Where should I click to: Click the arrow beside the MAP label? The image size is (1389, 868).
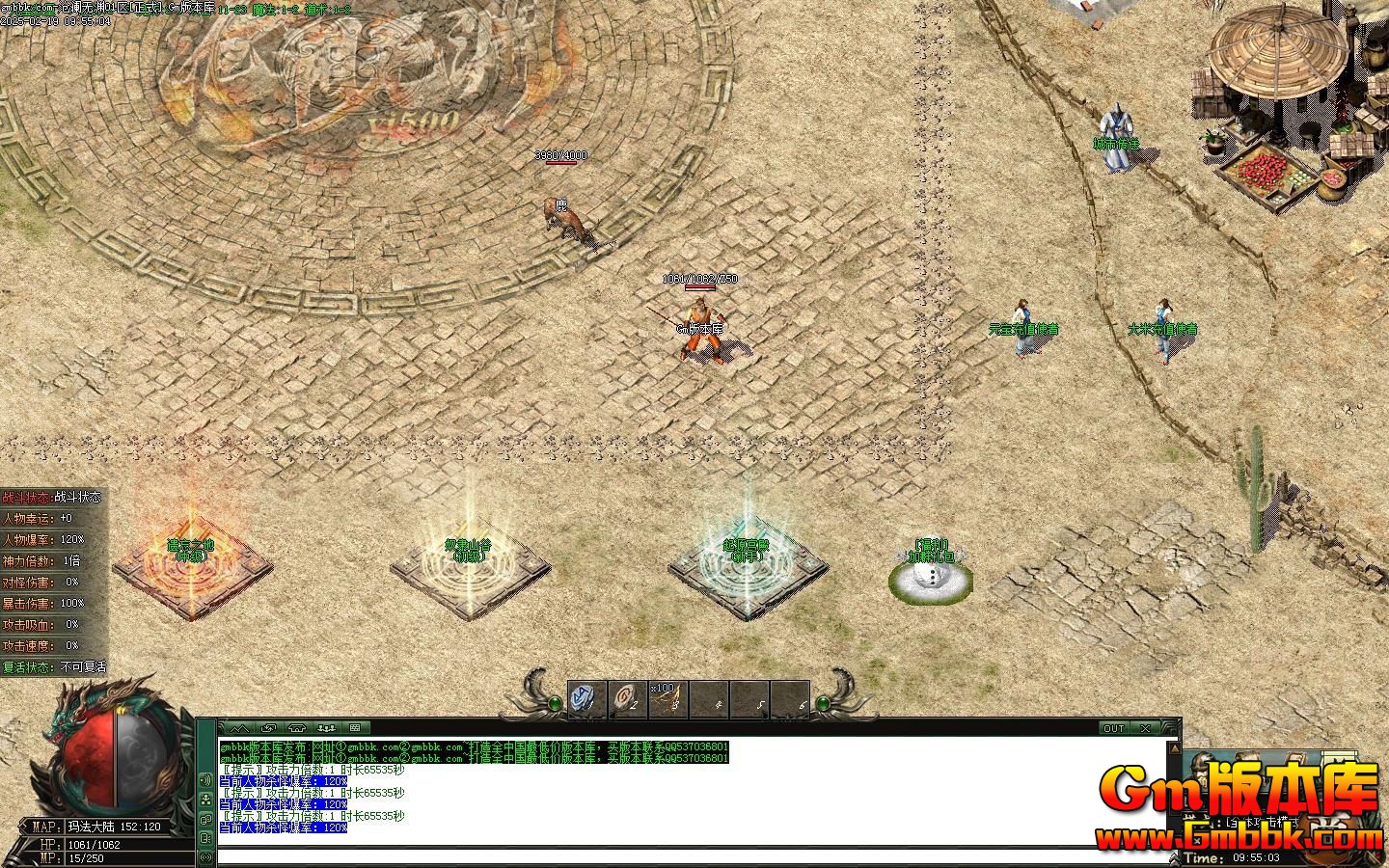tap(25, 827)
